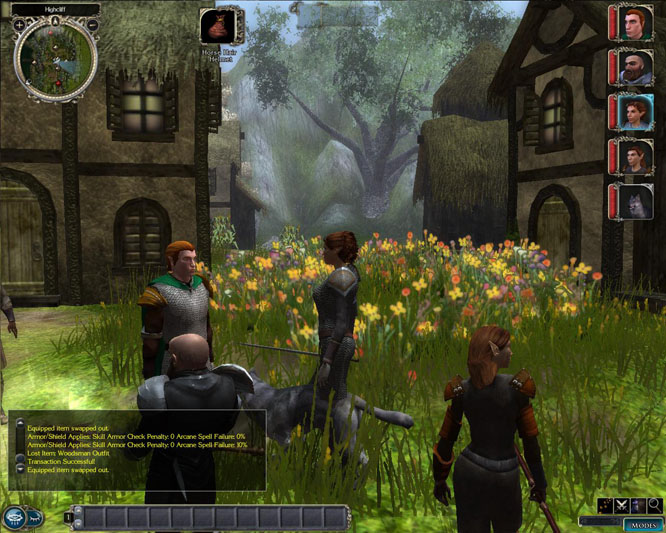The width and height of the screenshot is (666, 533).
Task: Select the highlighted blue-framed party portrait
Action: pos(634,112)
